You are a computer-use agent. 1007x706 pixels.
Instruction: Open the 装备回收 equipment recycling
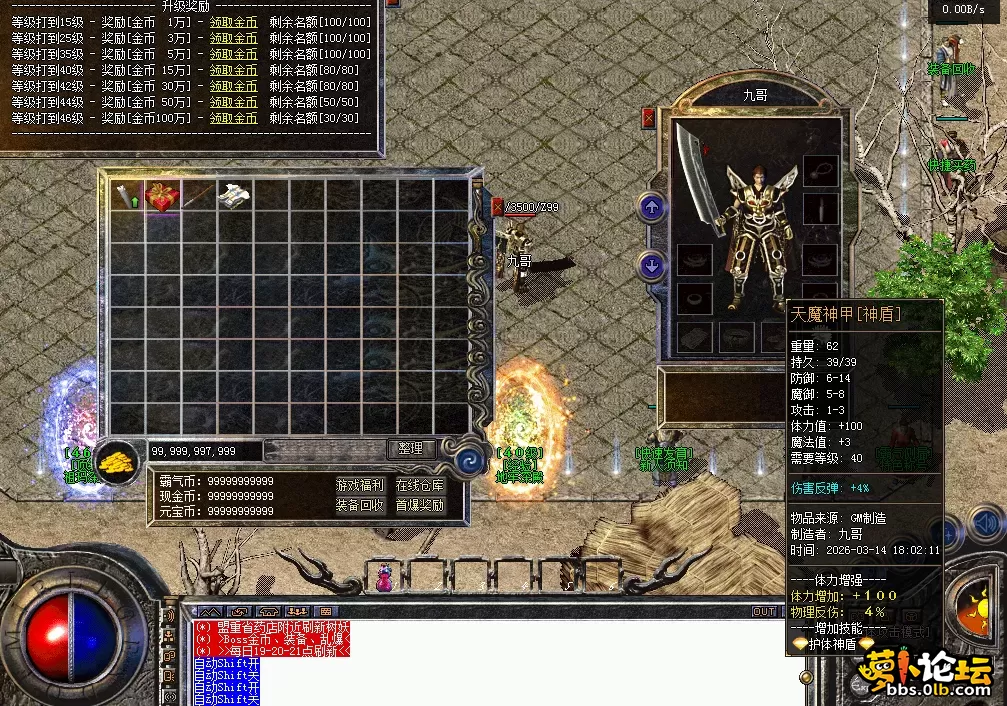pos(360,505)
